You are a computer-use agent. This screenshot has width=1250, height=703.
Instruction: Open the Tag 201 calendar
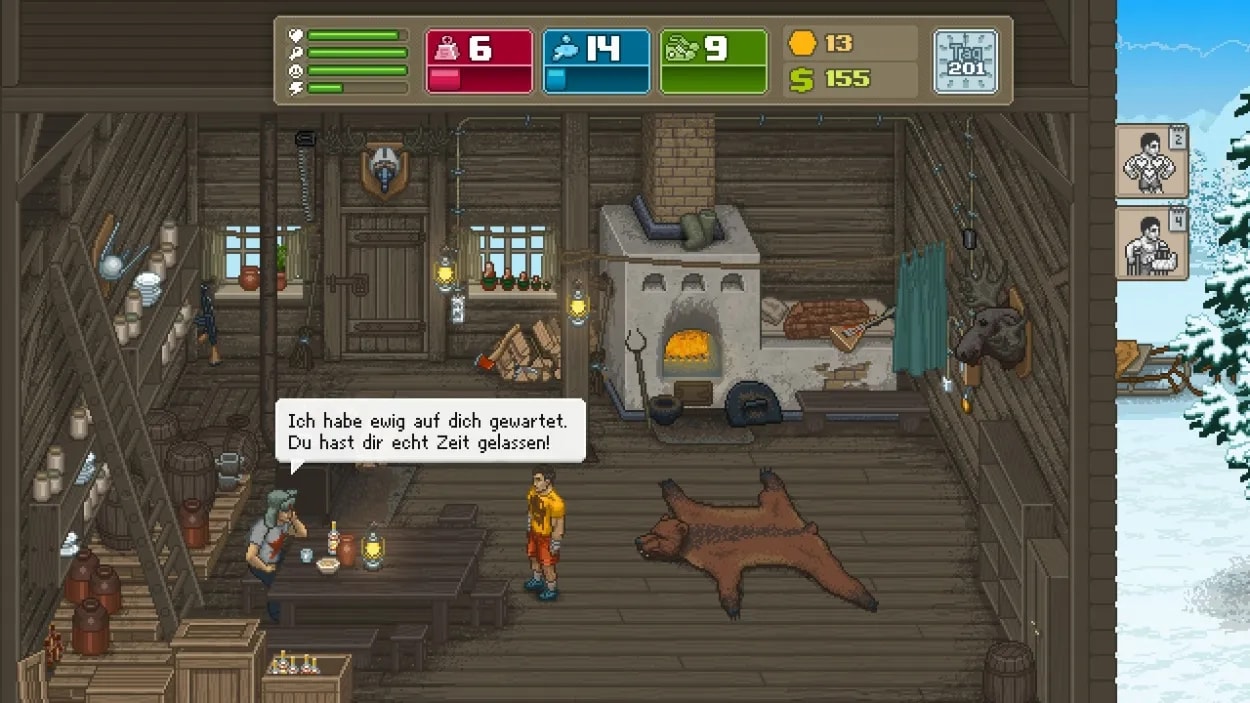(965, 61)
